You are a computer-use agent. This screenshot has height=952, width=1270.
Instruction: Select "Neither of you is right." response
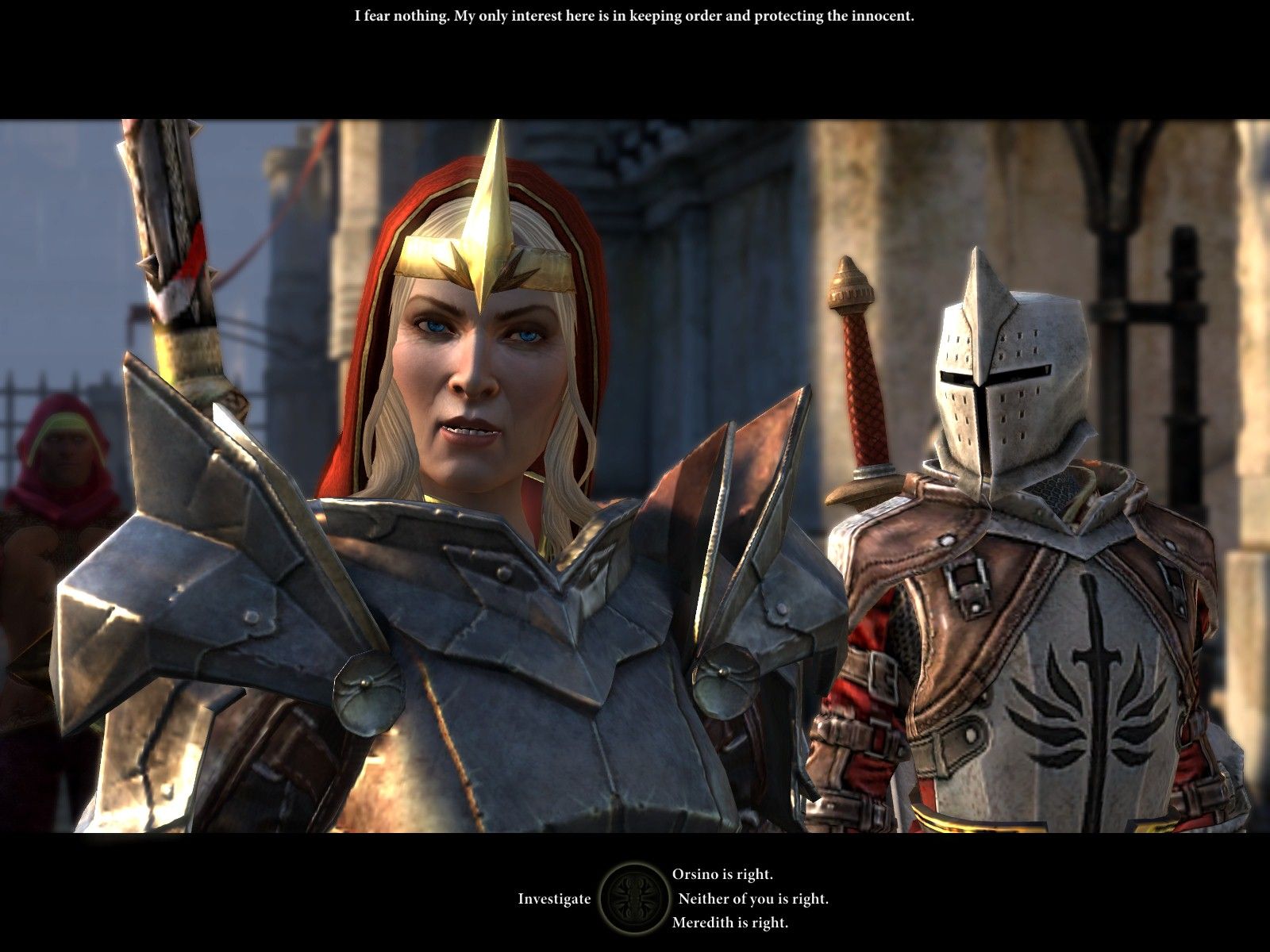pyautogui.click(x=752, y=899)
